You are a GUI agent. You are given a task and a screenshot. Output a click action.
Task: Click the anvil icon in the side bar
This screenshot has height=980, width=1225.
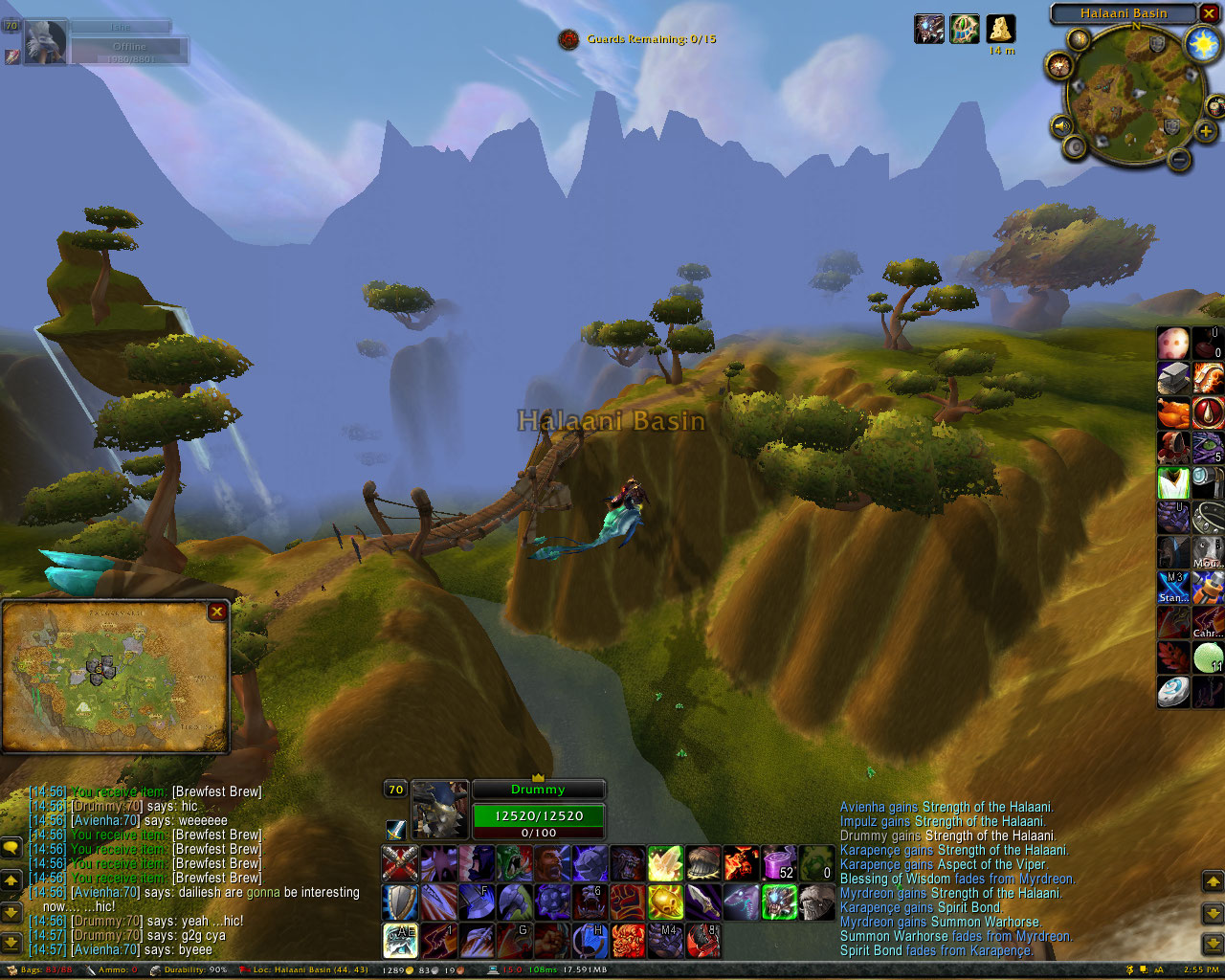click(1173, 378)
